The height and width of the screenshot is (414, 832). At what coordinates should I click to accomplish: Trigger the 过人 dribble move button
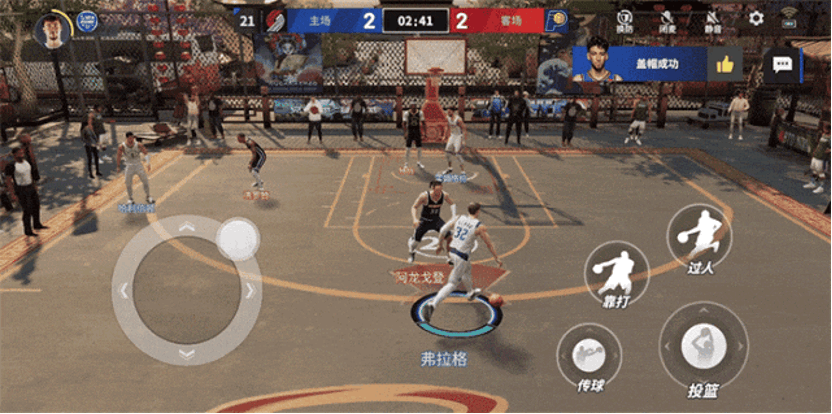coord(699,236)
